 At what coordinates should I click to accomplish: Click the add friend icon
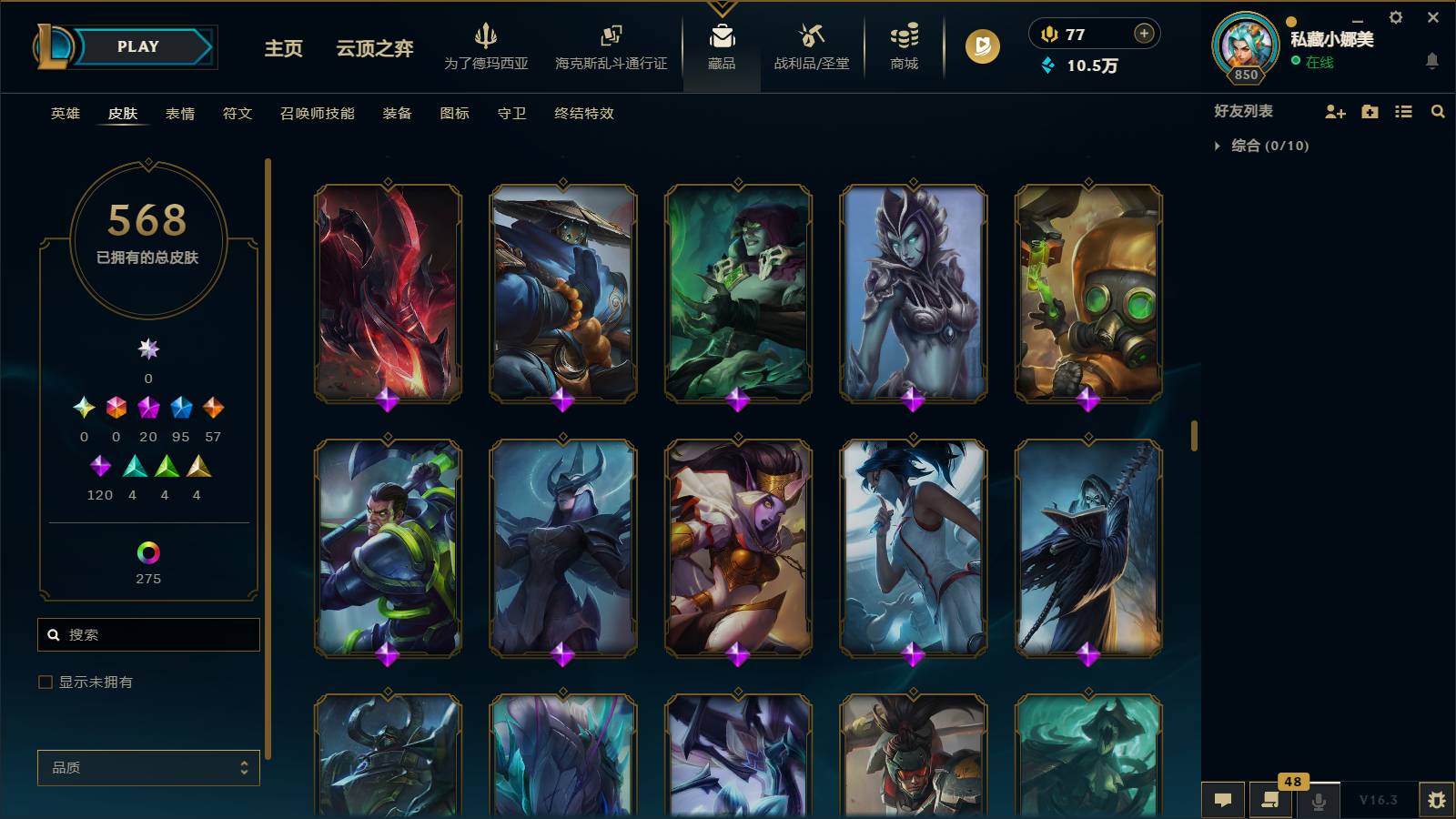click(1334, 112)
